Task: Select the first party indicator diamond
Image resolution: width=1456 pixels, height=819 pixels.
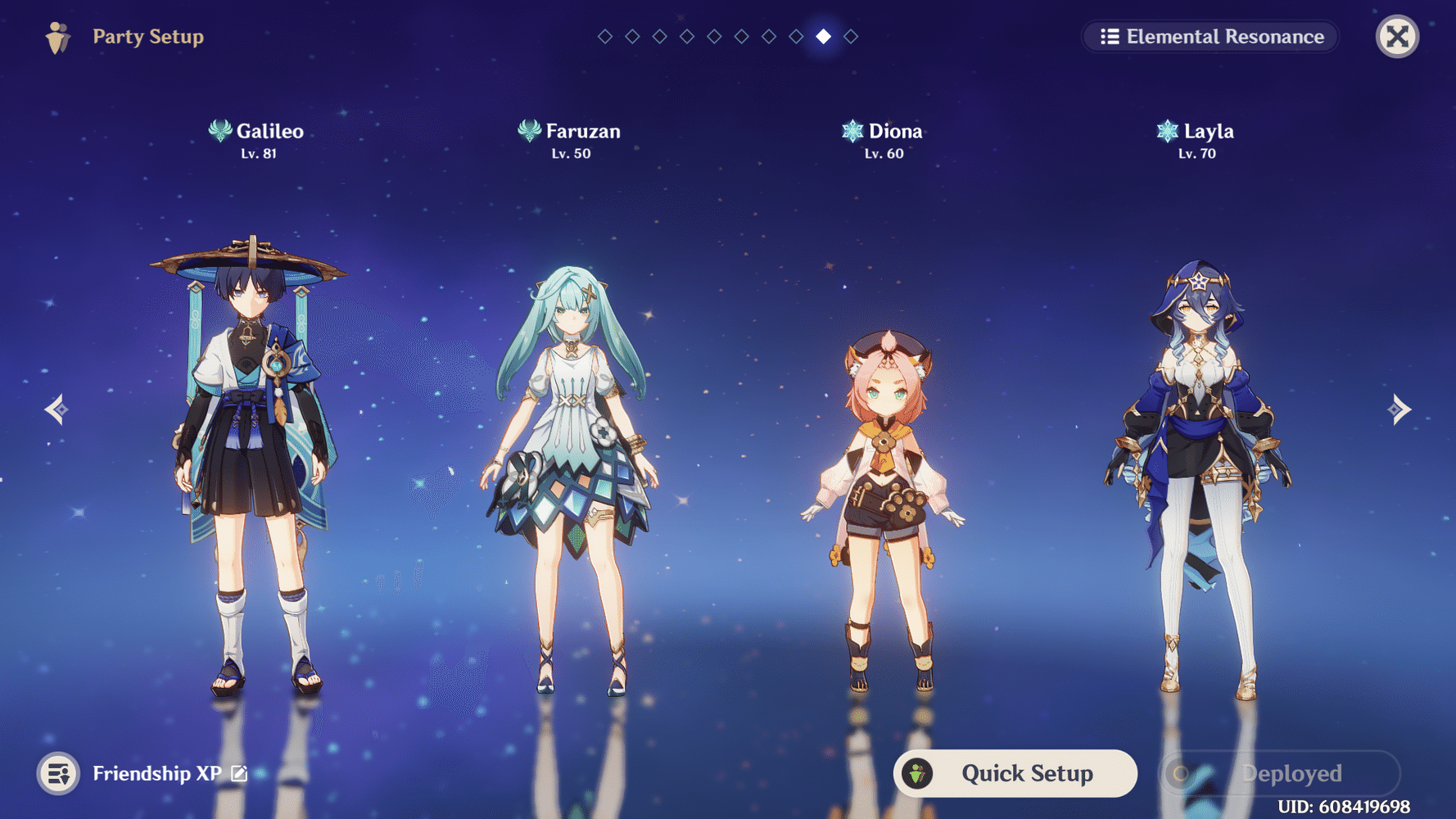Action: tap(604, 35)
